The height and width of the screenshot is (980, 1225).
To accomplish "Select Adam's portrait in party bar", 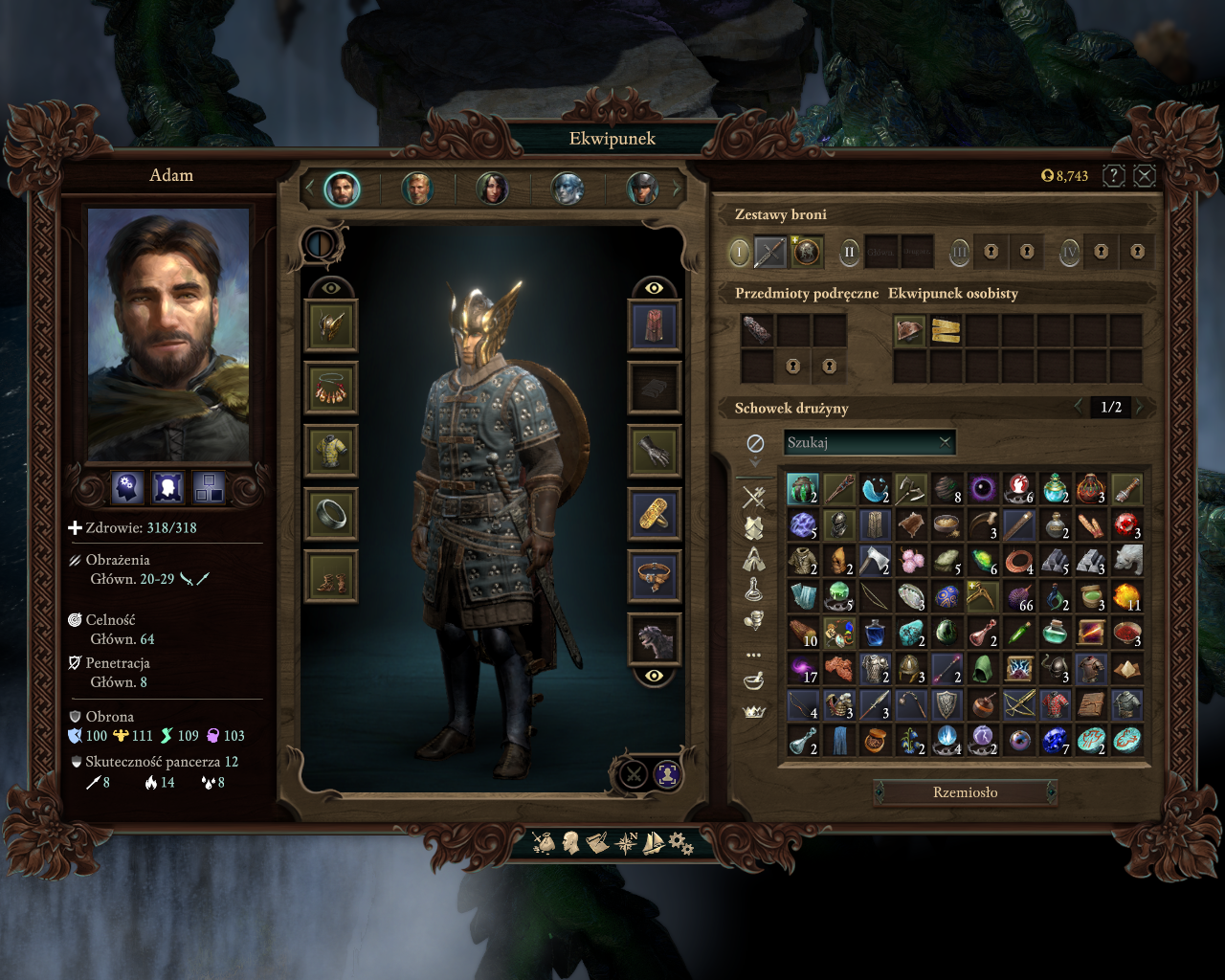I will (x=342, y=189).
